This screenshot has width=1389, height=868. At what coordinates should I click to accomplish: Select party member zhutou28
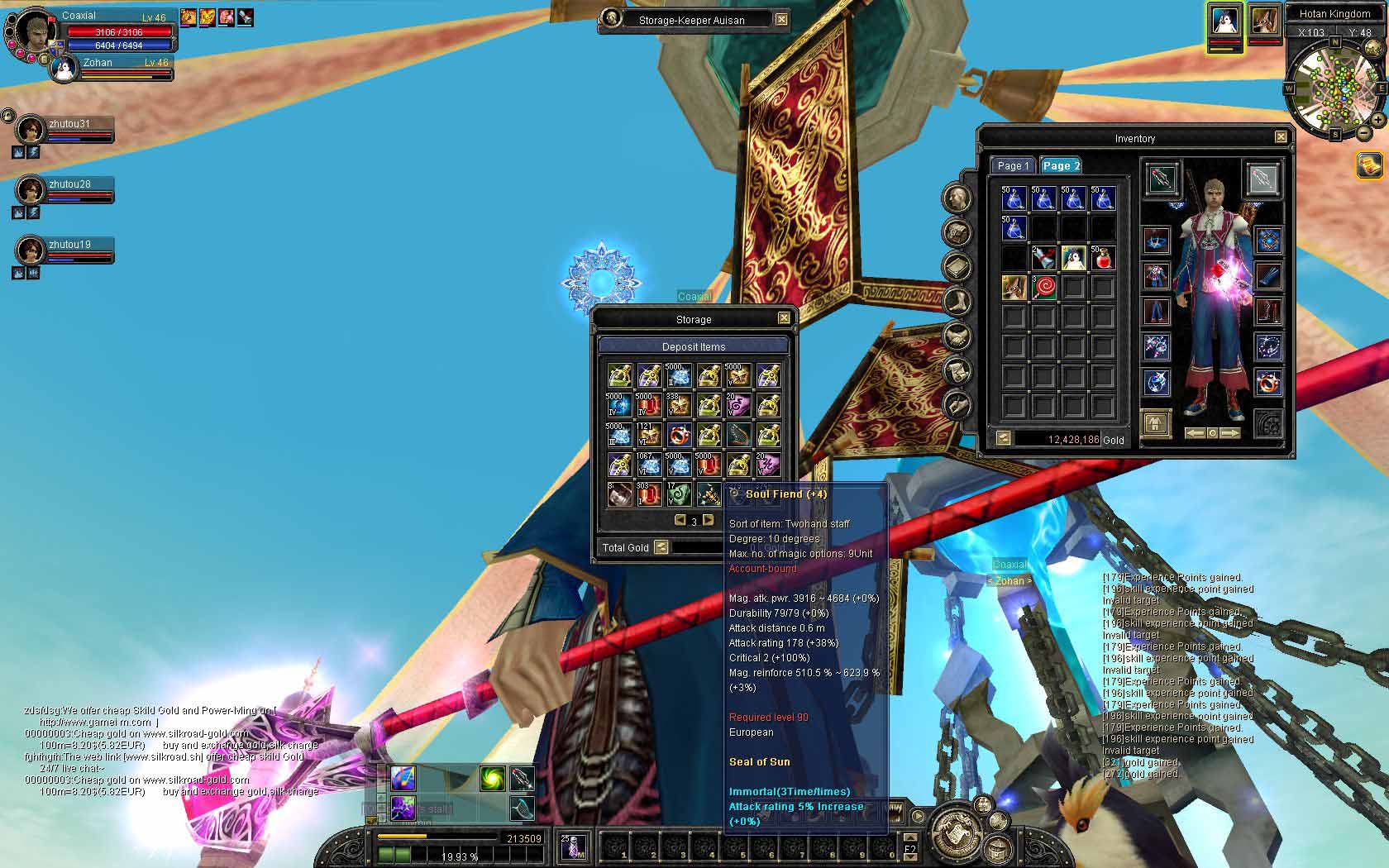click(x=33, y=189)
